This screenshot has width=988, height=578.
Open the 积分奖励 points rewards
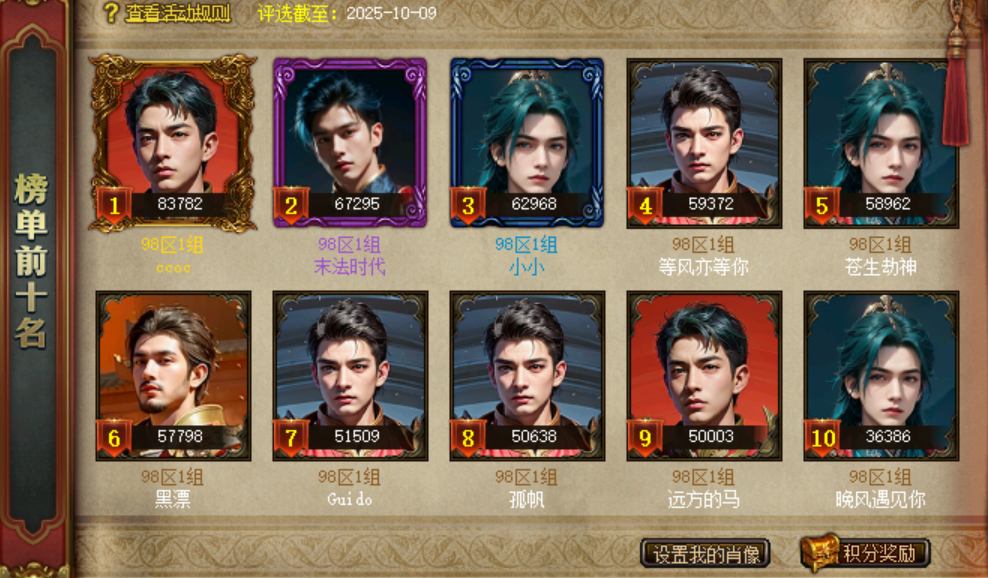[868, 553]
